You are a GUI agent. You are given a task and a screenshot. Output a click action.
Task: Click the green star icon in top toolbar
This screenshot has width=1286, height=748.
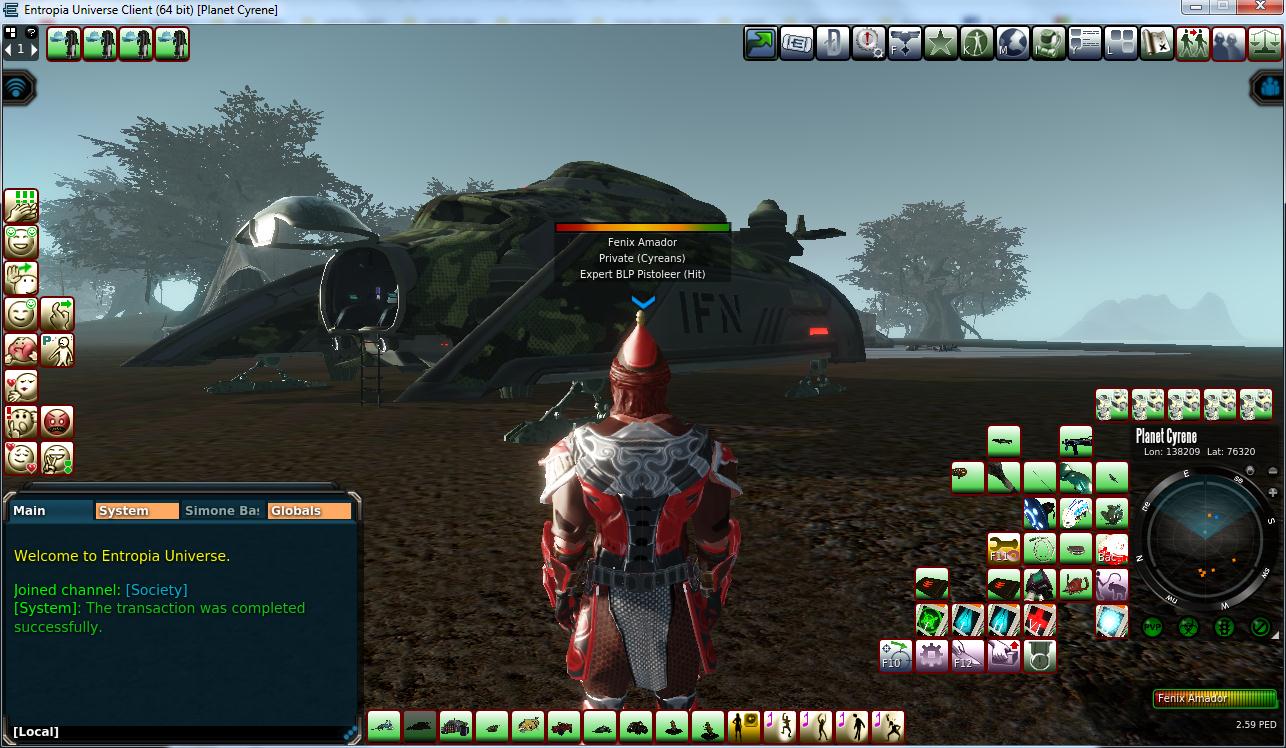941,43
